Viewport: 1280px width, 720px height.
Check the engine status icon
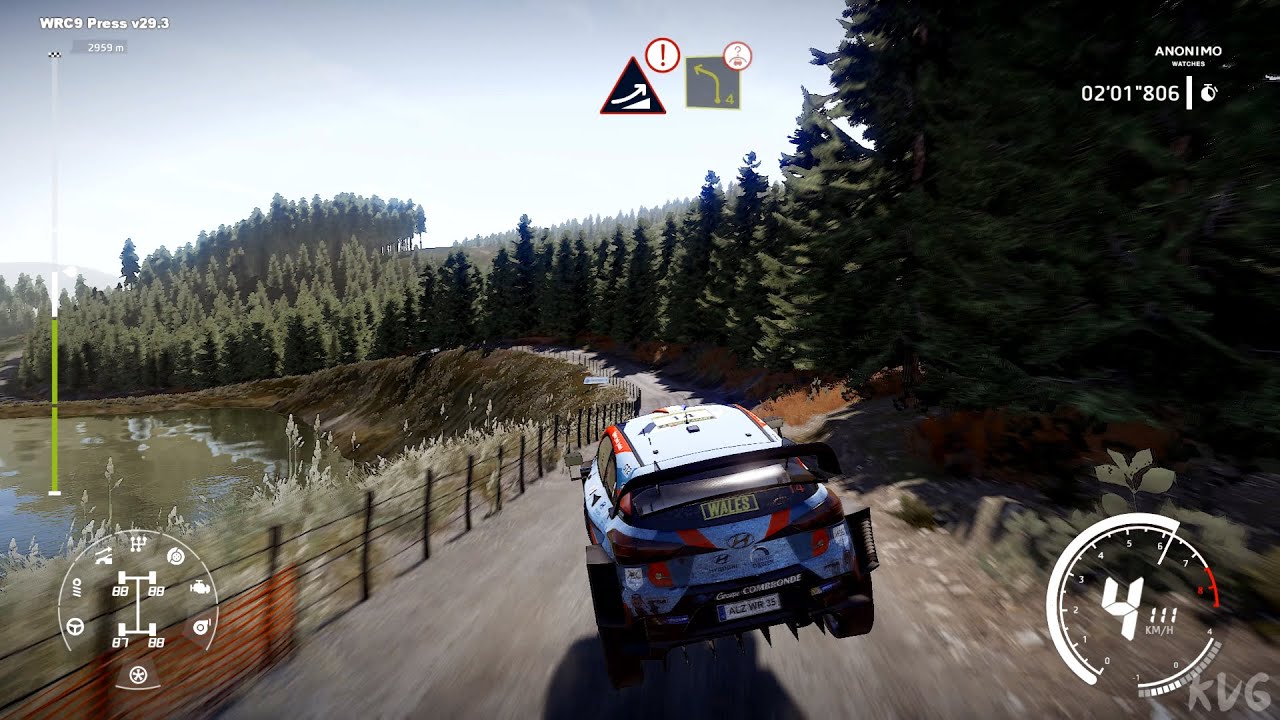pos(200,588)
